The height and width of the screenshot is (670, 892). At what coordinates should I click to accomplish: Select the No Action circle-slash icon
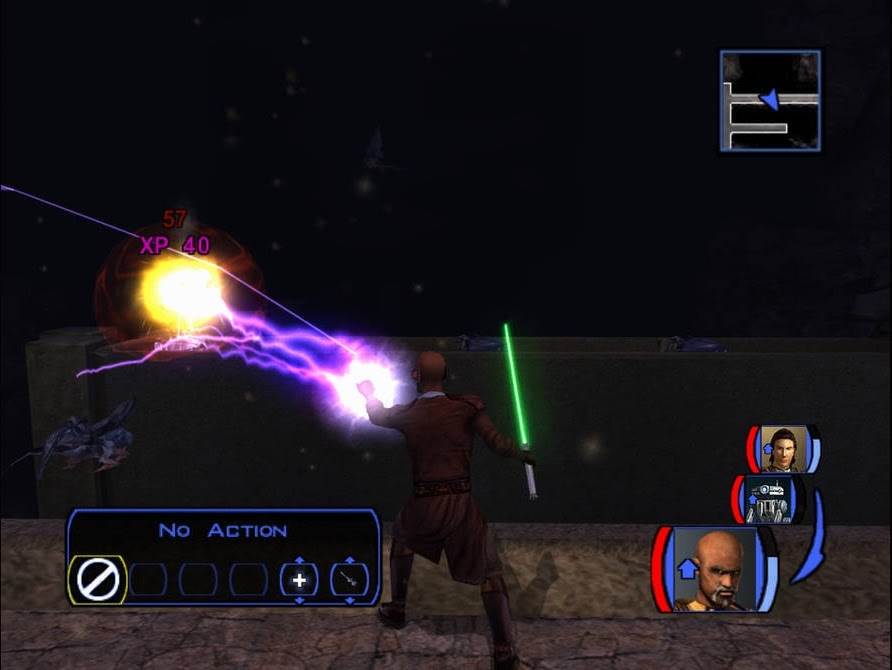[x=98, y=580]
